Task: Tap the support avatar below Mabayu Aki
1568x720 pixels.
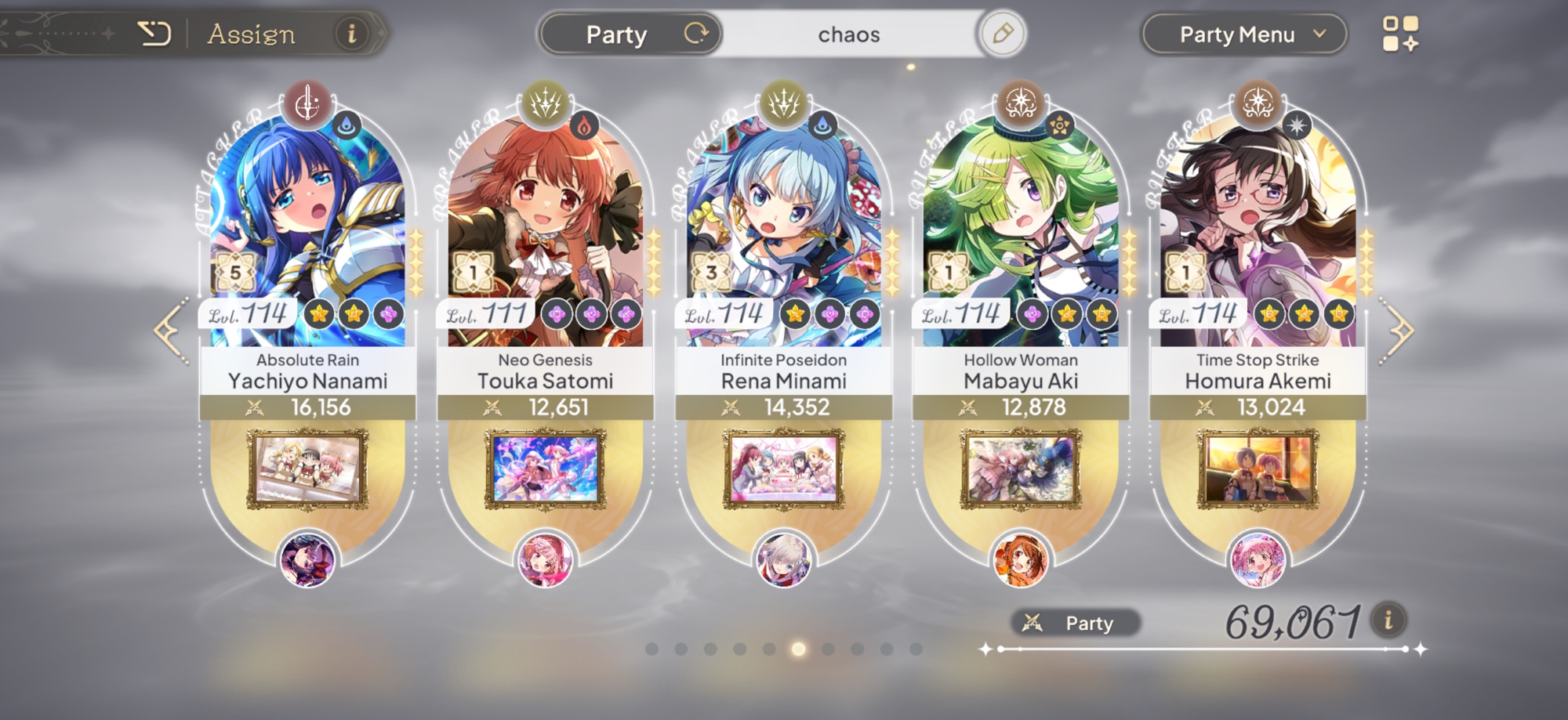Action: pos(1021,559)
